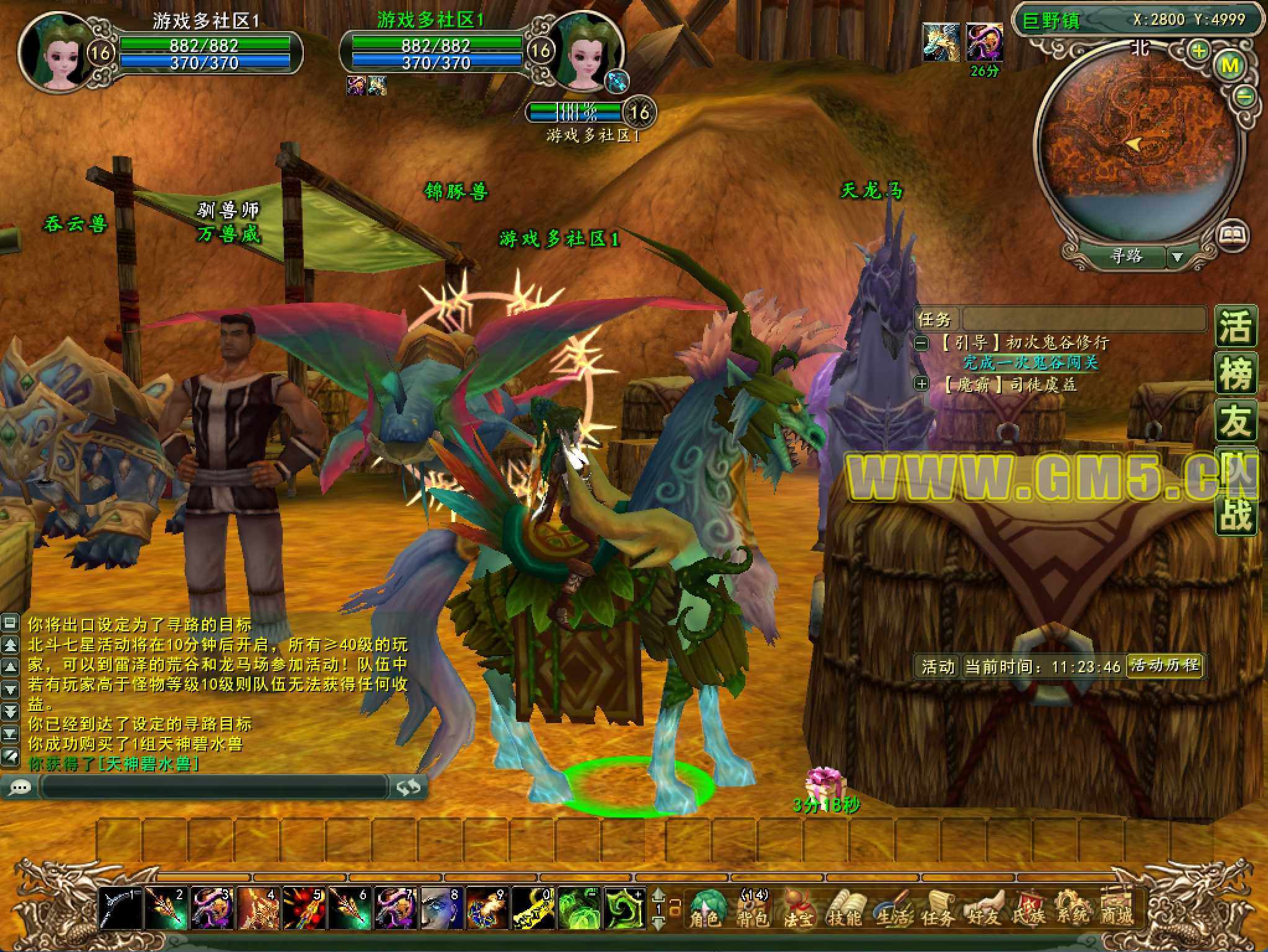
Task: Open the 任务 quest log from bottom bar
Action: coord(938,907)
